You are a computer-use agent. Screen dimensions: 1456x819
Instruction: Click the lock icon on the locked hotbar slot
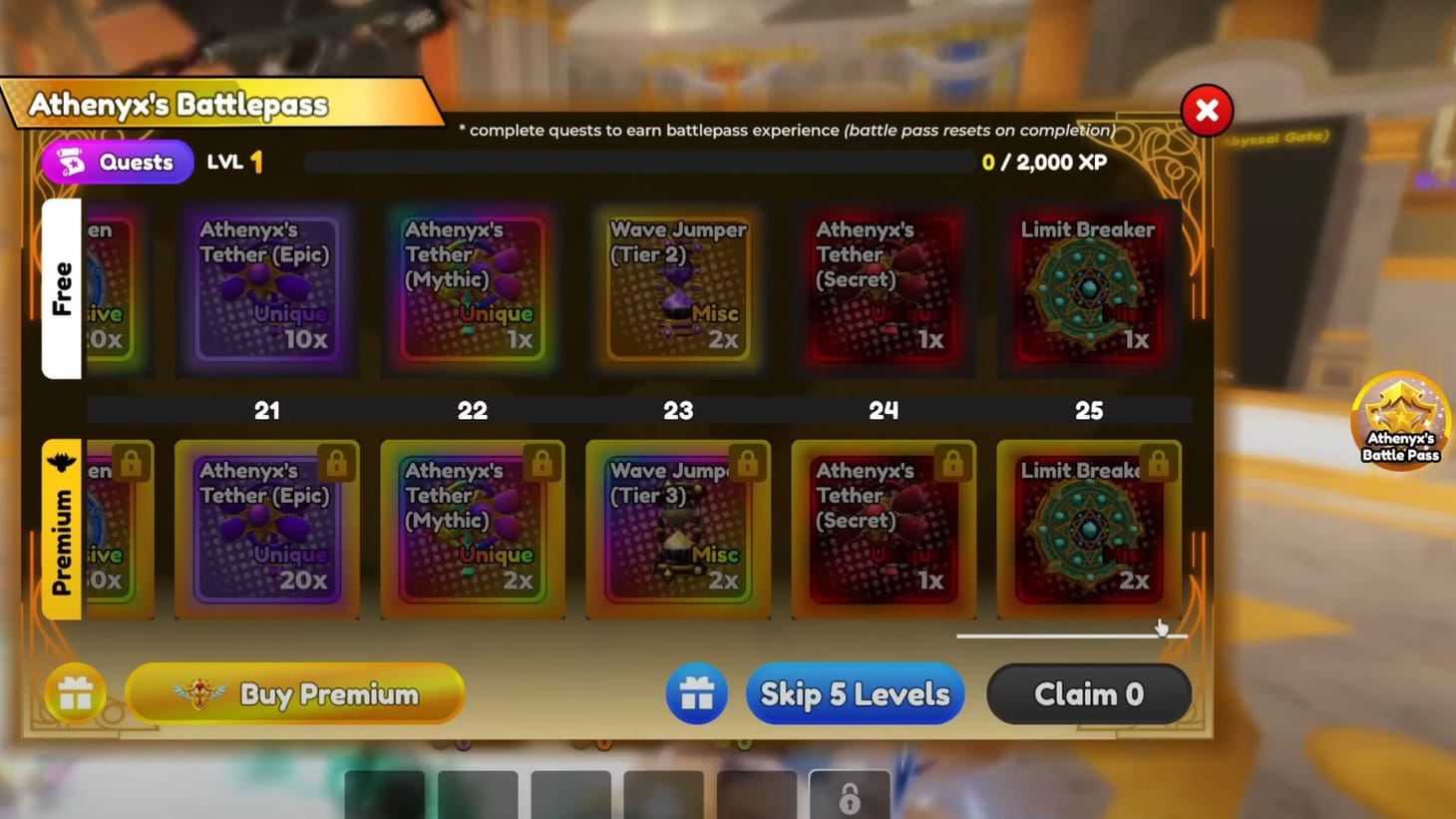[x=850, y=799]
